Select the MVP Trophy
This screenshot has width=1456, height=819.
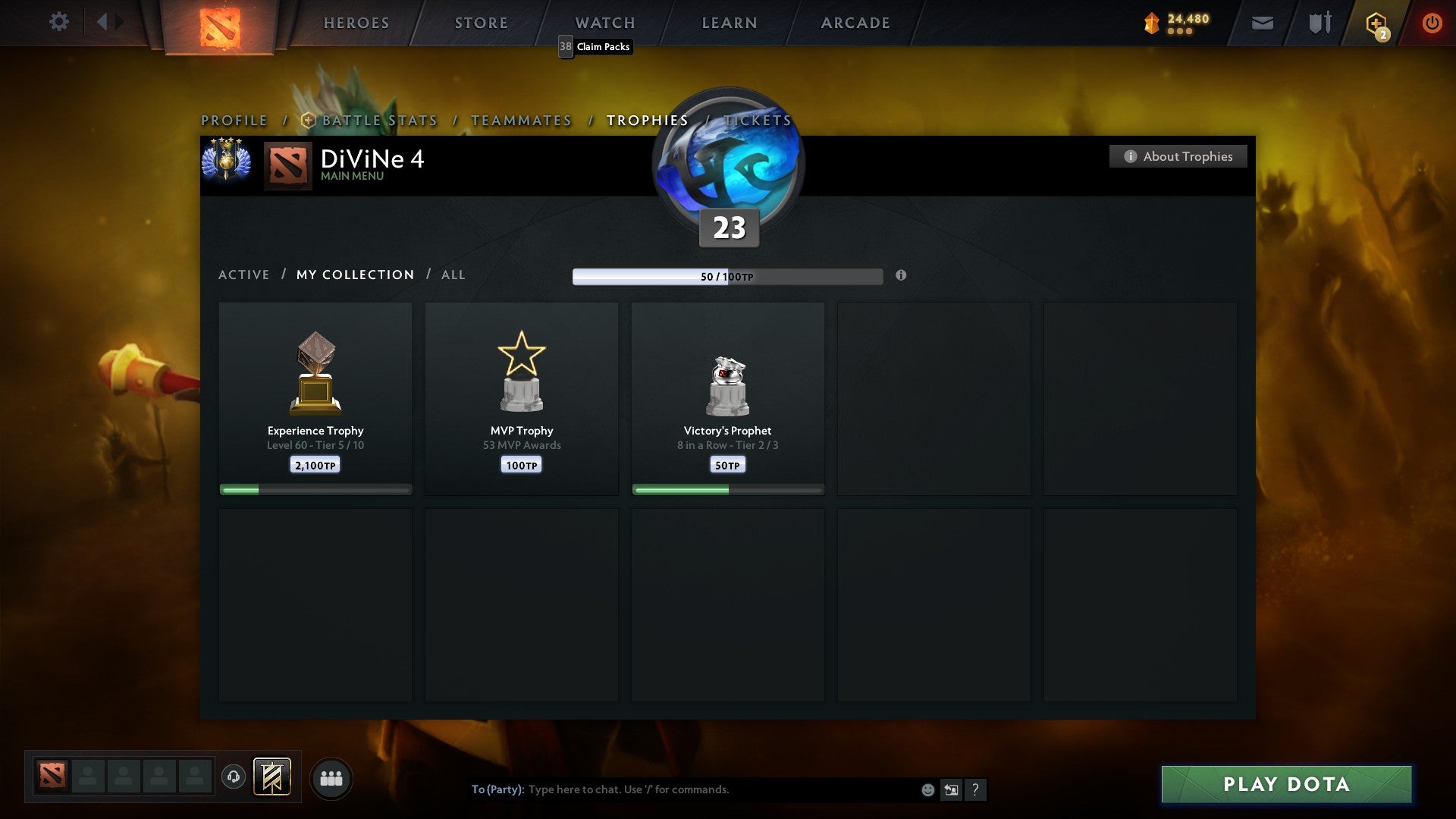click(522, 398)
